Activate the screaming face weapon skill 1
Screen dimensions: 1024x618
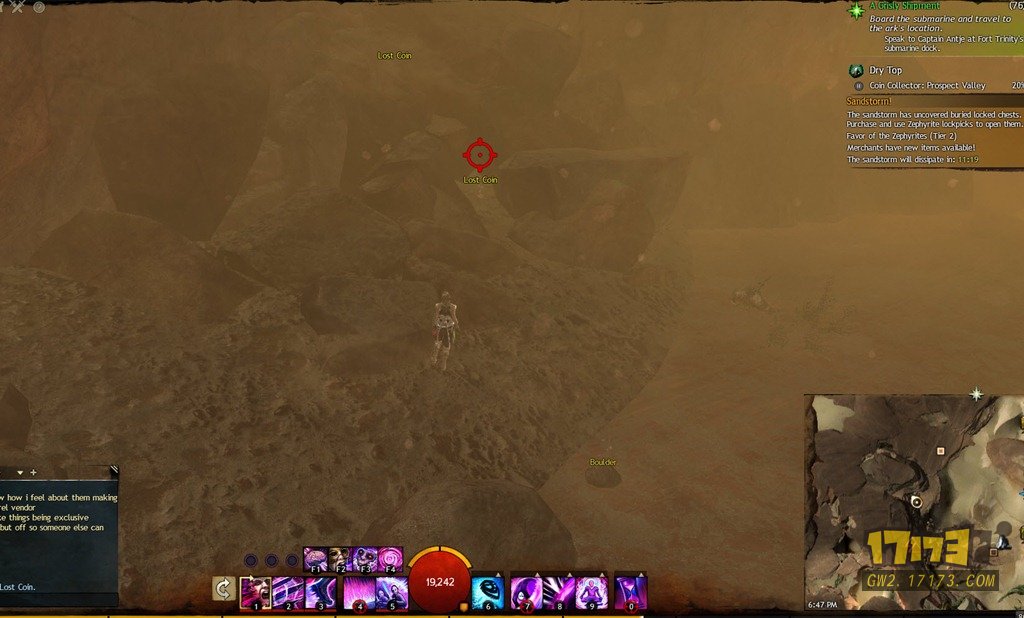pyautogui.click(x=255, y=592)
